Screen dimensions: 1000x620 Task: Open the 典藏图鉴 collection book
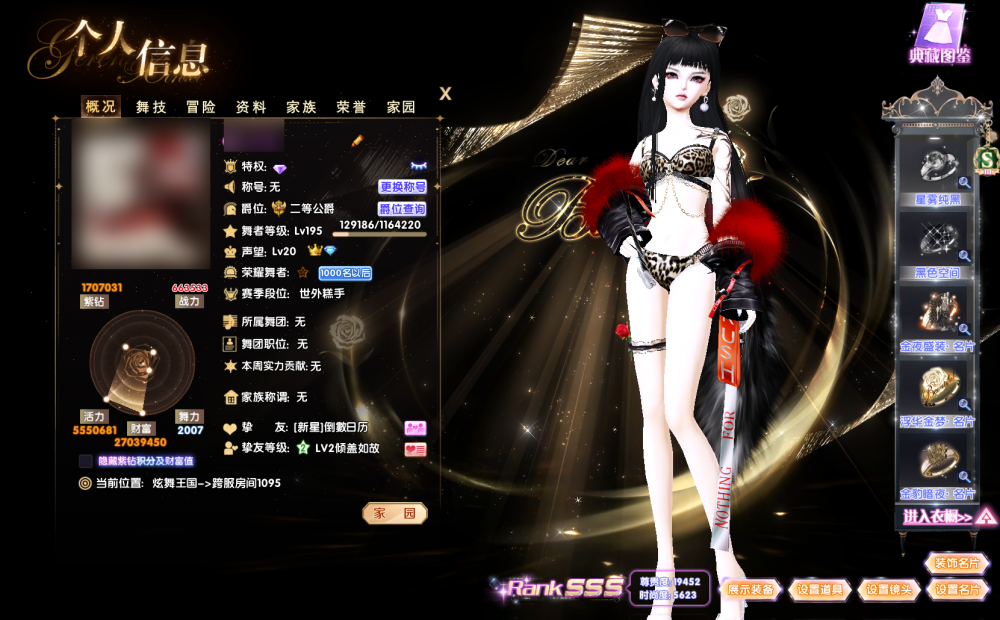(940, 35)
